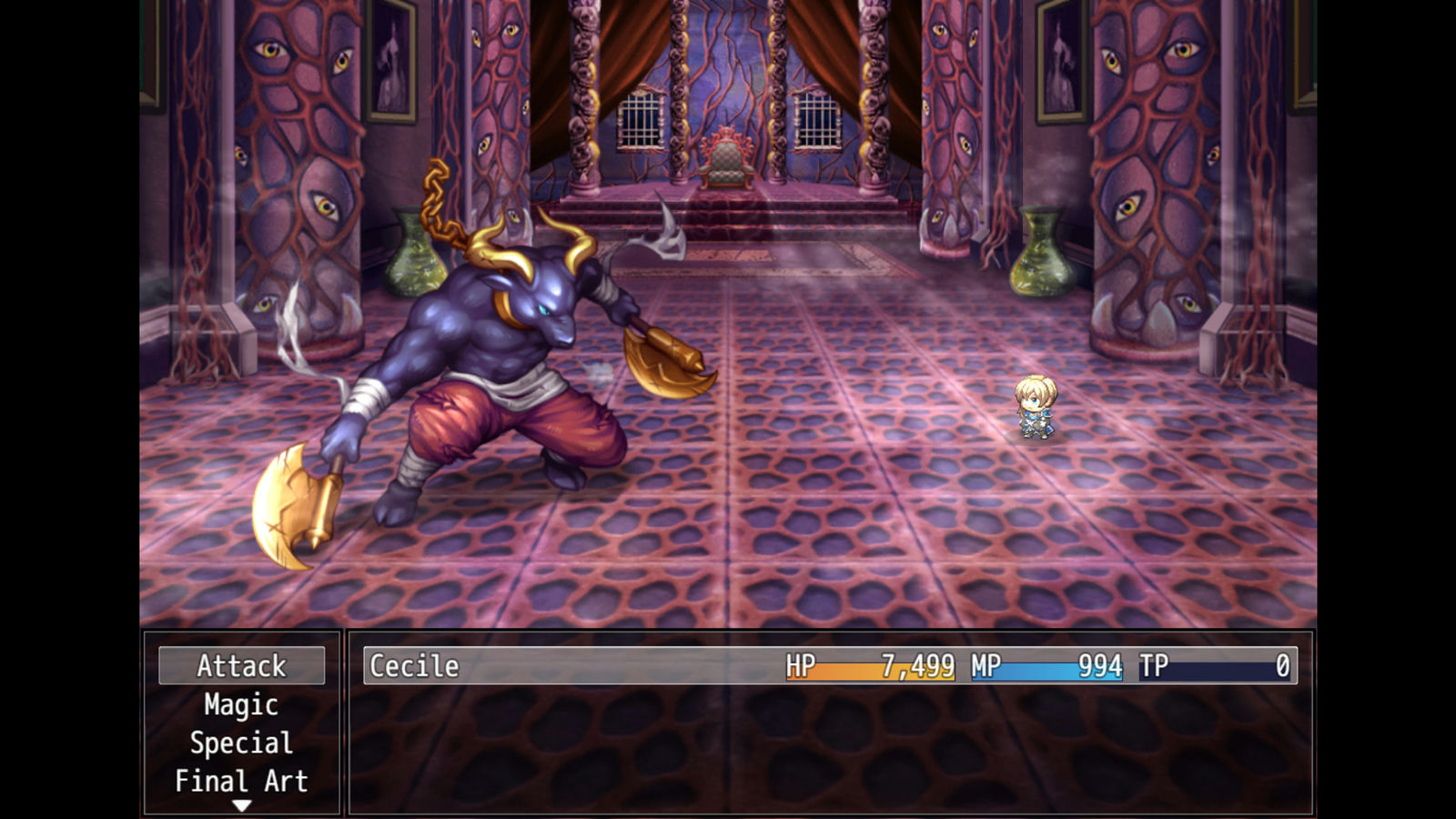Activate the Final Art command
The width and height of the screenshot is (1456, 819).
241,782
